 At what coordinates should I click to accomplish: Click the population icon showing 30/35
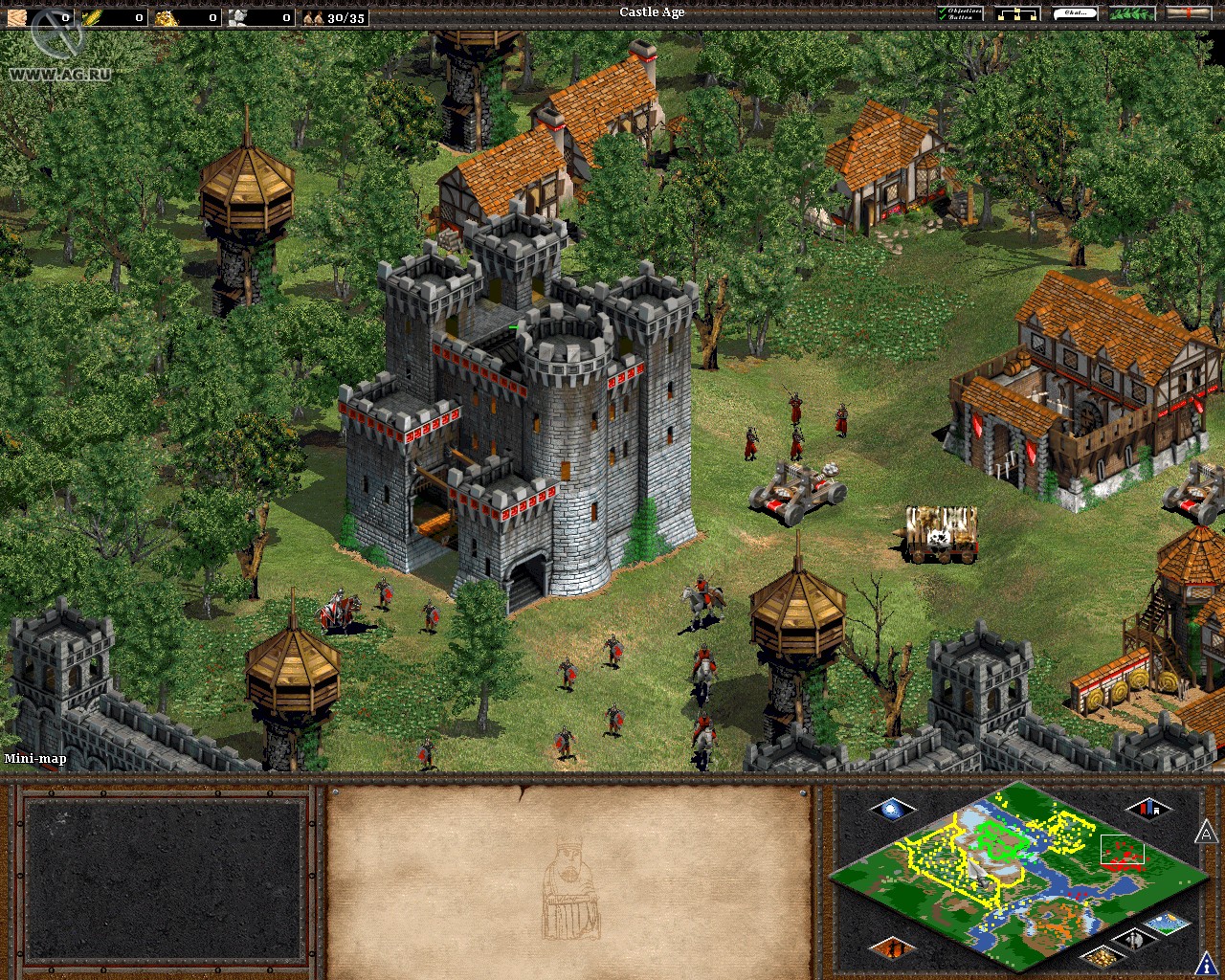[x=313, y=14]
